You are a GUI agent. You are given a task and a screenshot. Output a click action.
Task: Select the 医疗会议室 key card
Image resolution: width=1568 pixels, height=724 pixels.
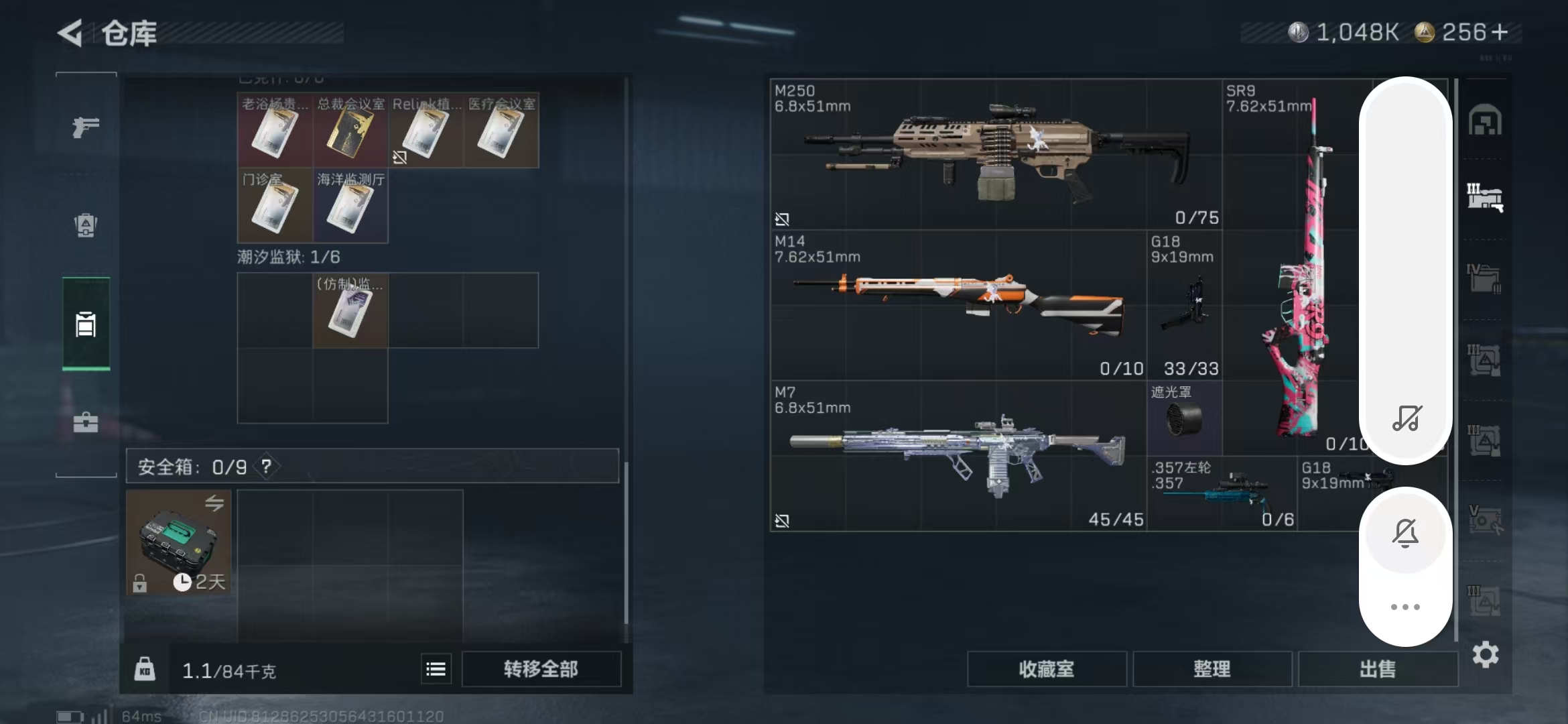501,131
